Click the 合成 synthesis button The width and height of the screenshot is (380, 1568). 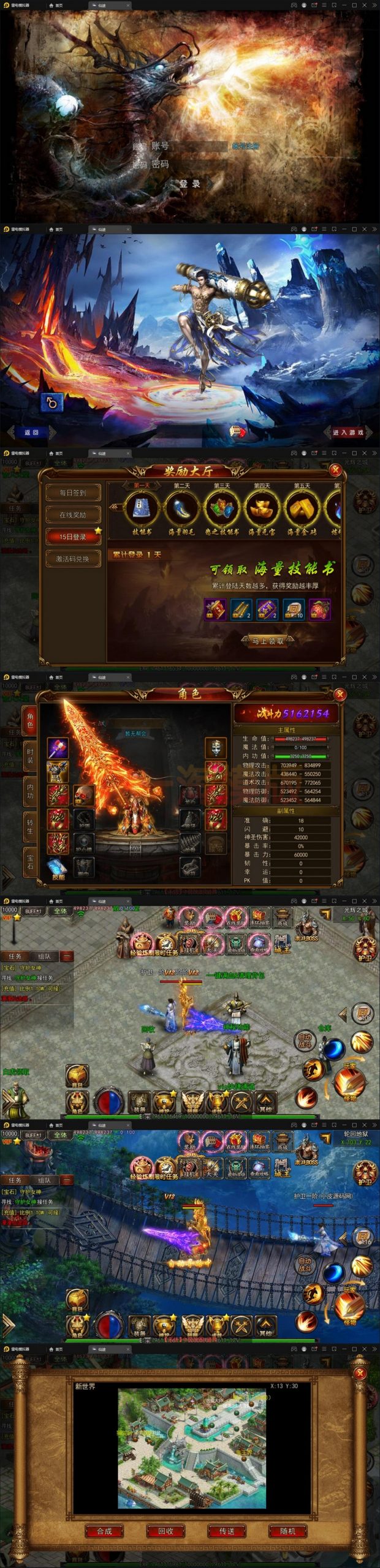(x=104, y=1531)
